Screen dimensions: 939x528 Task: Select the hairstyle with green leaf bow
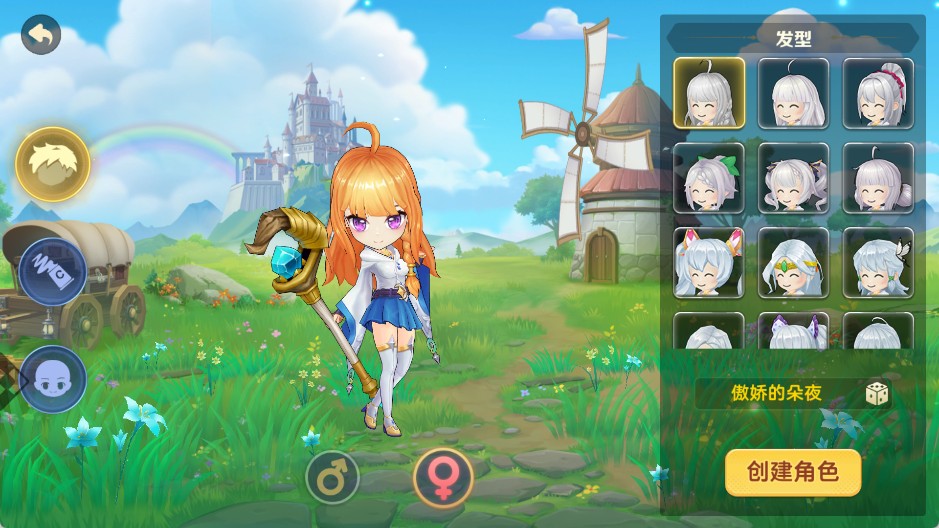709,178
